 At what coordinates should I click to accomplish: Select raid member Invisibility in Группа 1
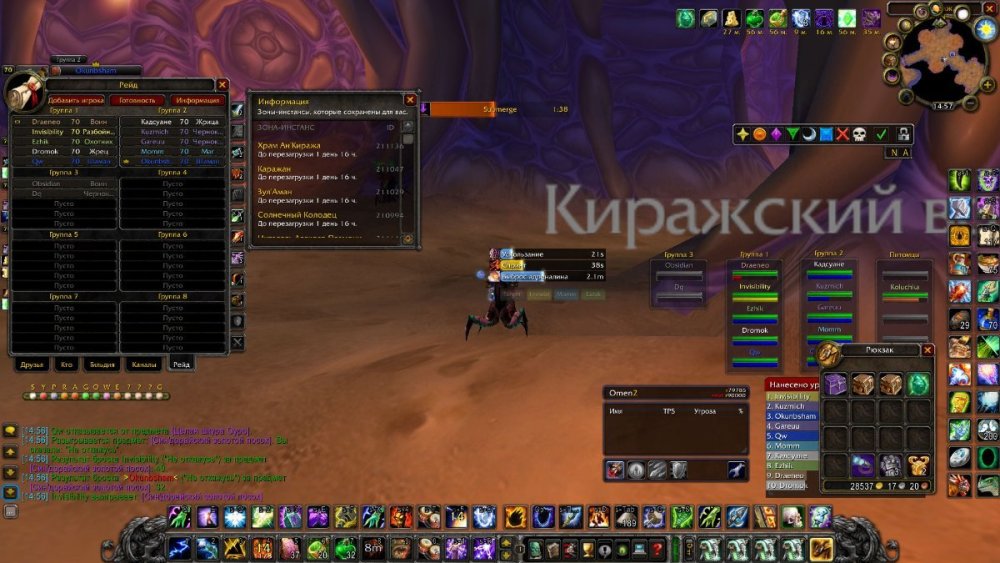tap(48, 132)
